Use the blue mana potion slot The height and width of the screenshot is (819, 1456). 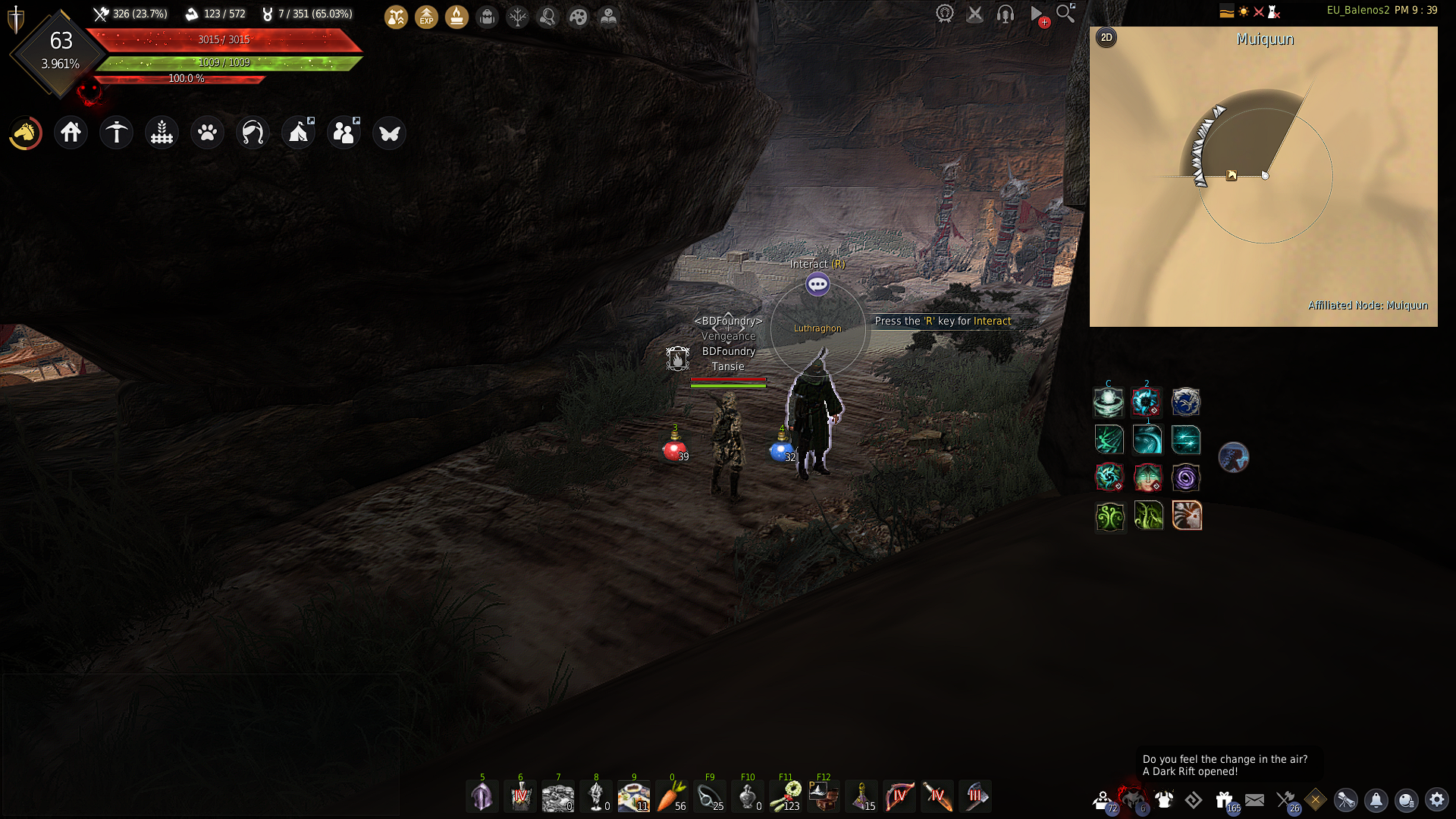[x=780, y=450]
